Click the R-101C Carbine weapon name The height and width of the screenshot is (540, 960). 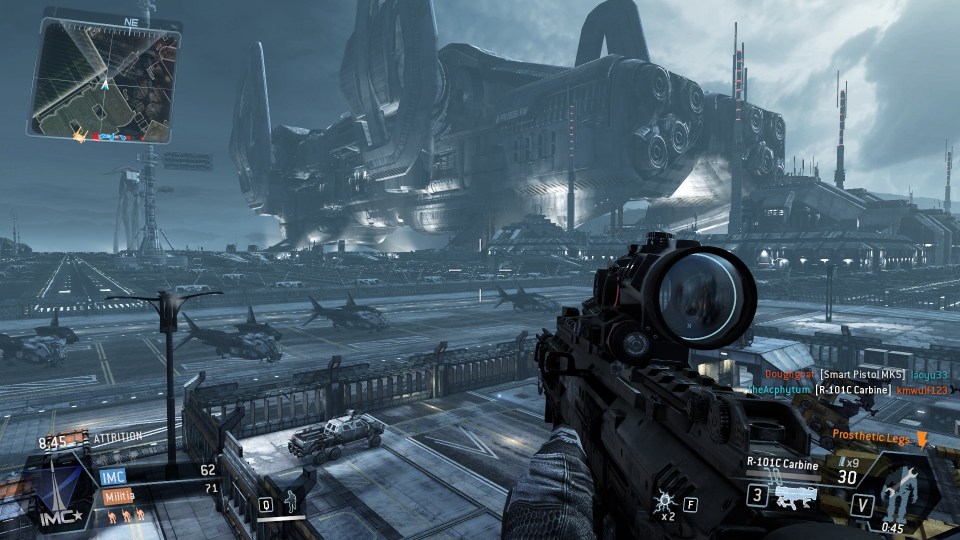click(782, 463)
